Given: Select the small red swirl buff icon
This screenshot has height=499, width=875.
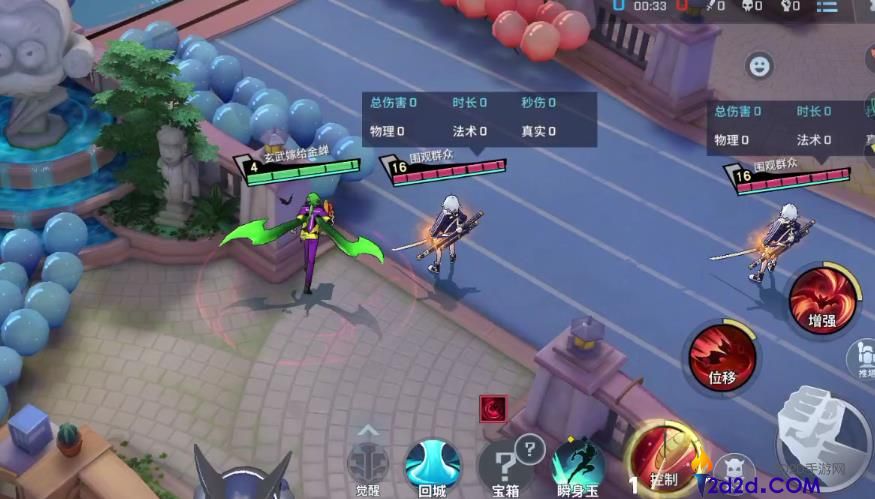Looking at the screenshot, I should (x=493, y=408).
